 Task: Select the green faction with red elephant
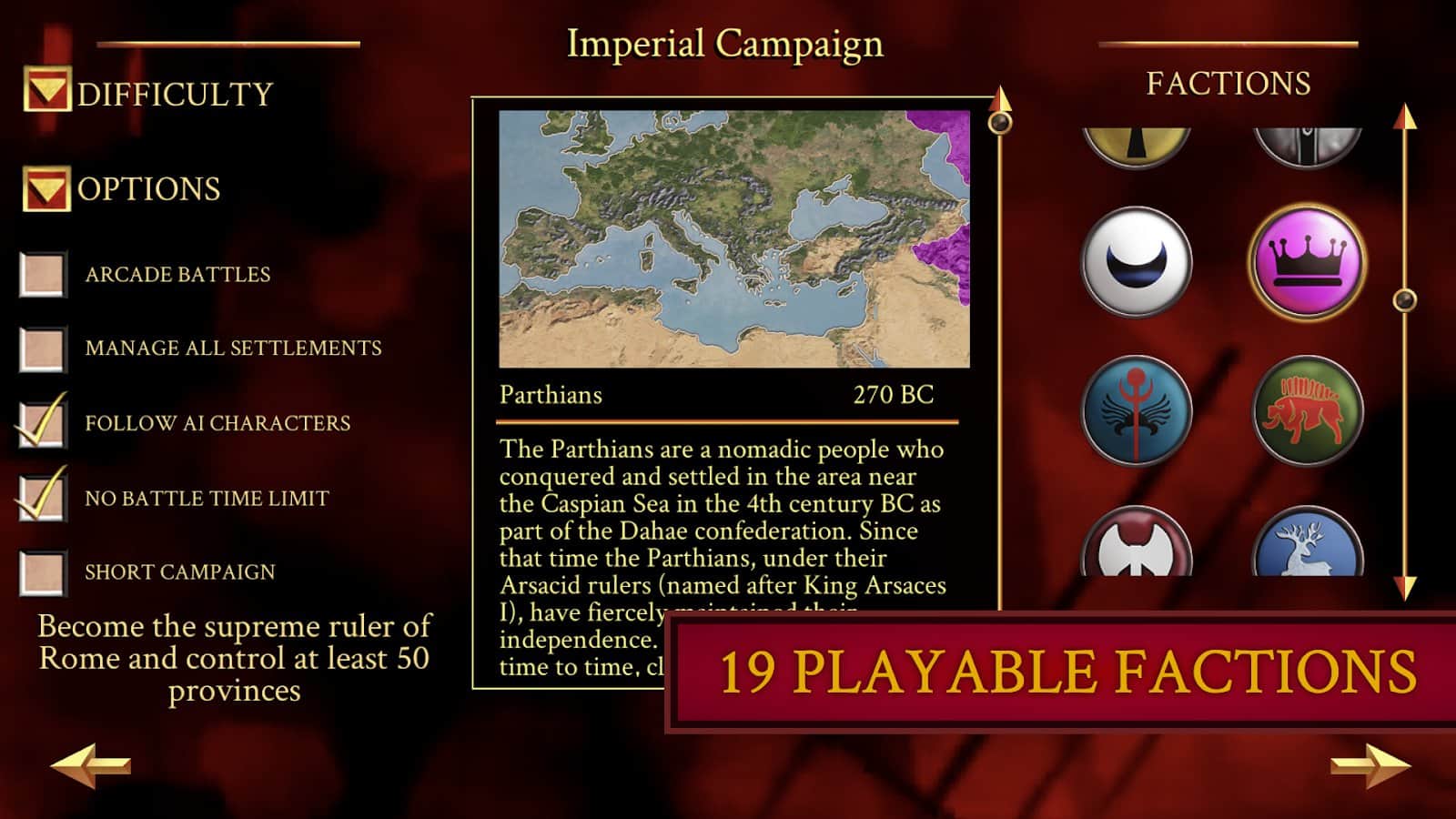pos(1307,410)
